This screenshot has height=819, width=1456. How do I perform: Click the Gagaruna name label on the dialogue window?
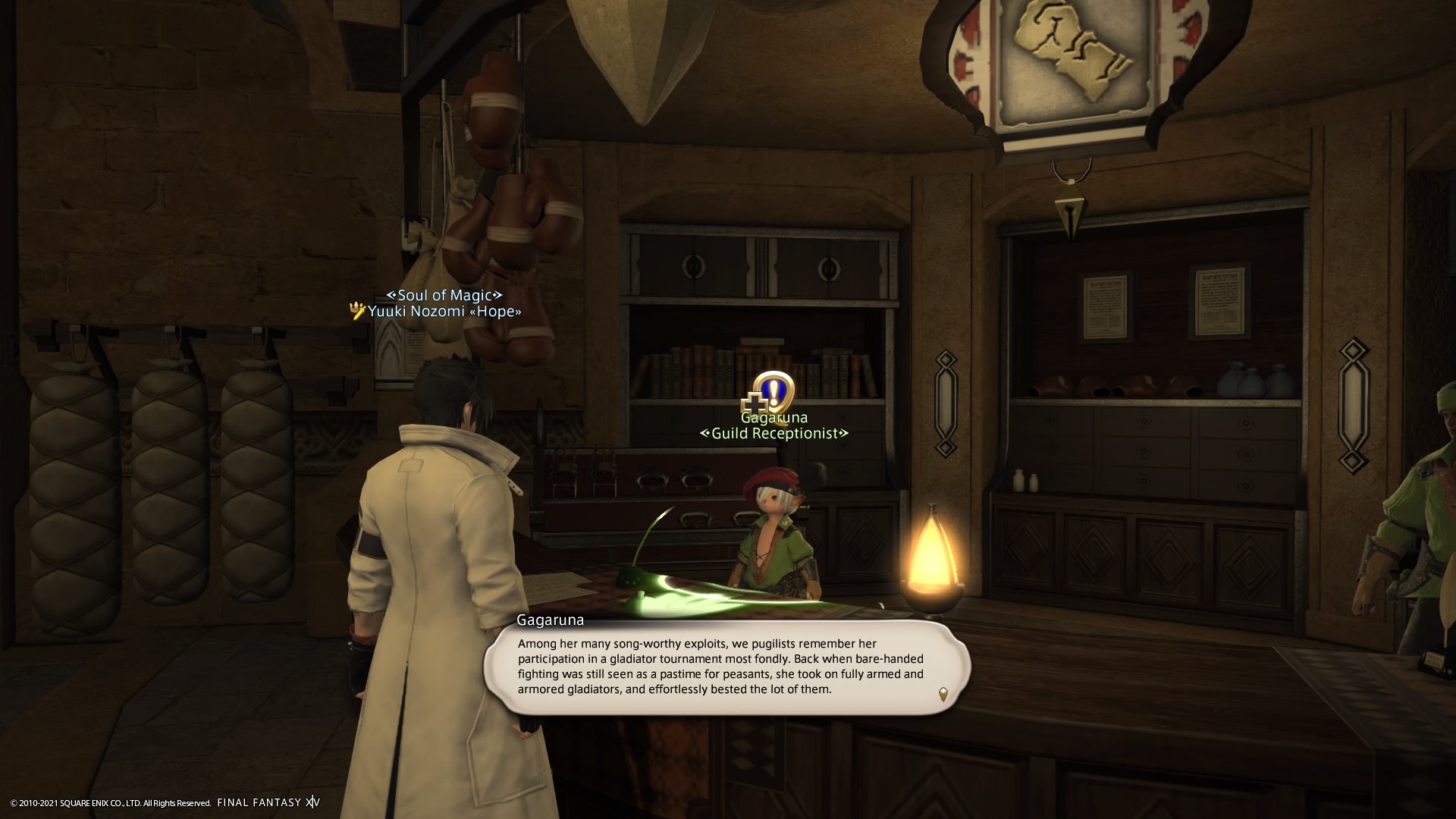(550, 620)
